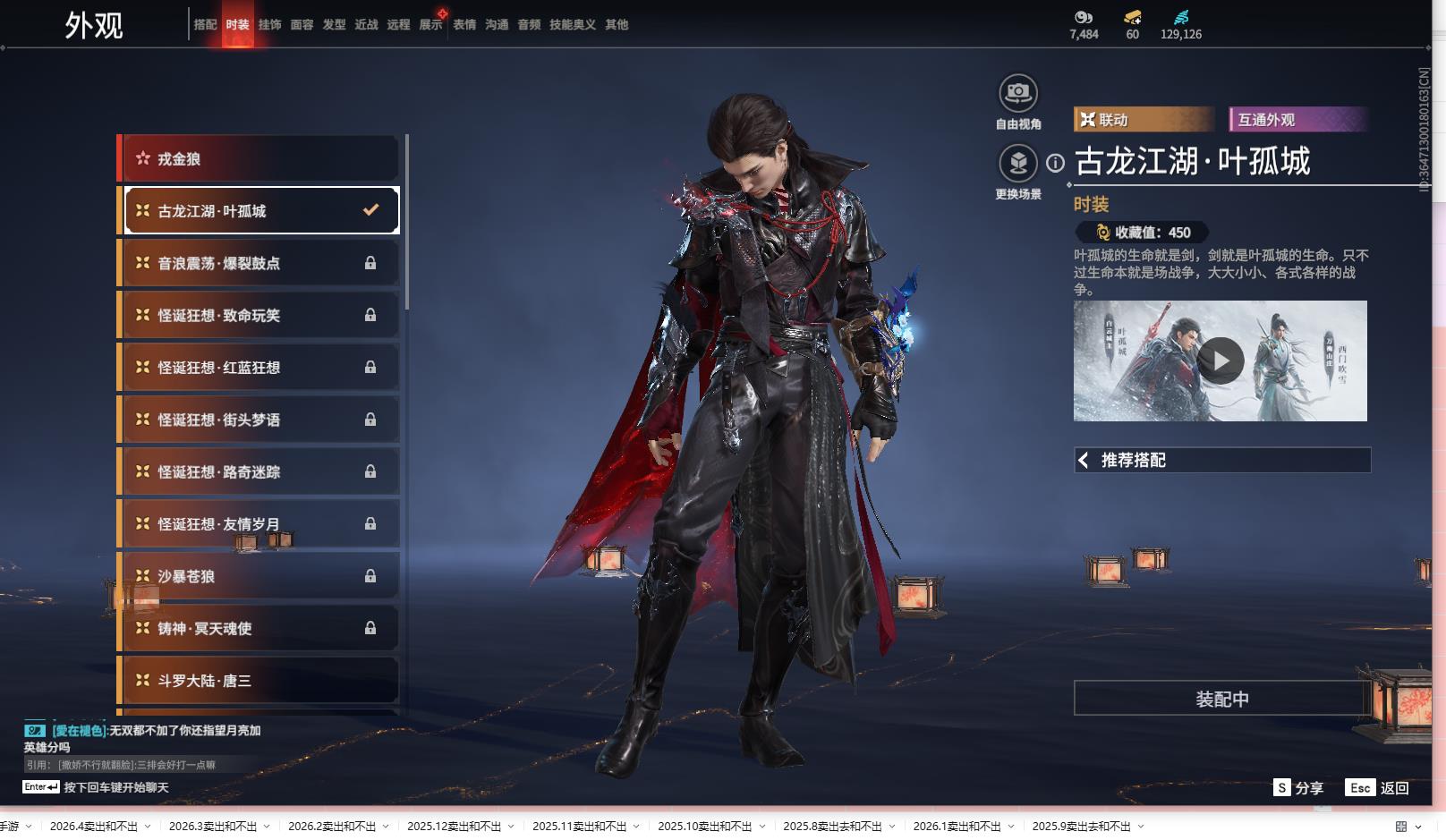The width and height of the screenshot is (1446, 840).
Task: Open the info icon beside outfit title
Action: click(x=1056, y=163)
